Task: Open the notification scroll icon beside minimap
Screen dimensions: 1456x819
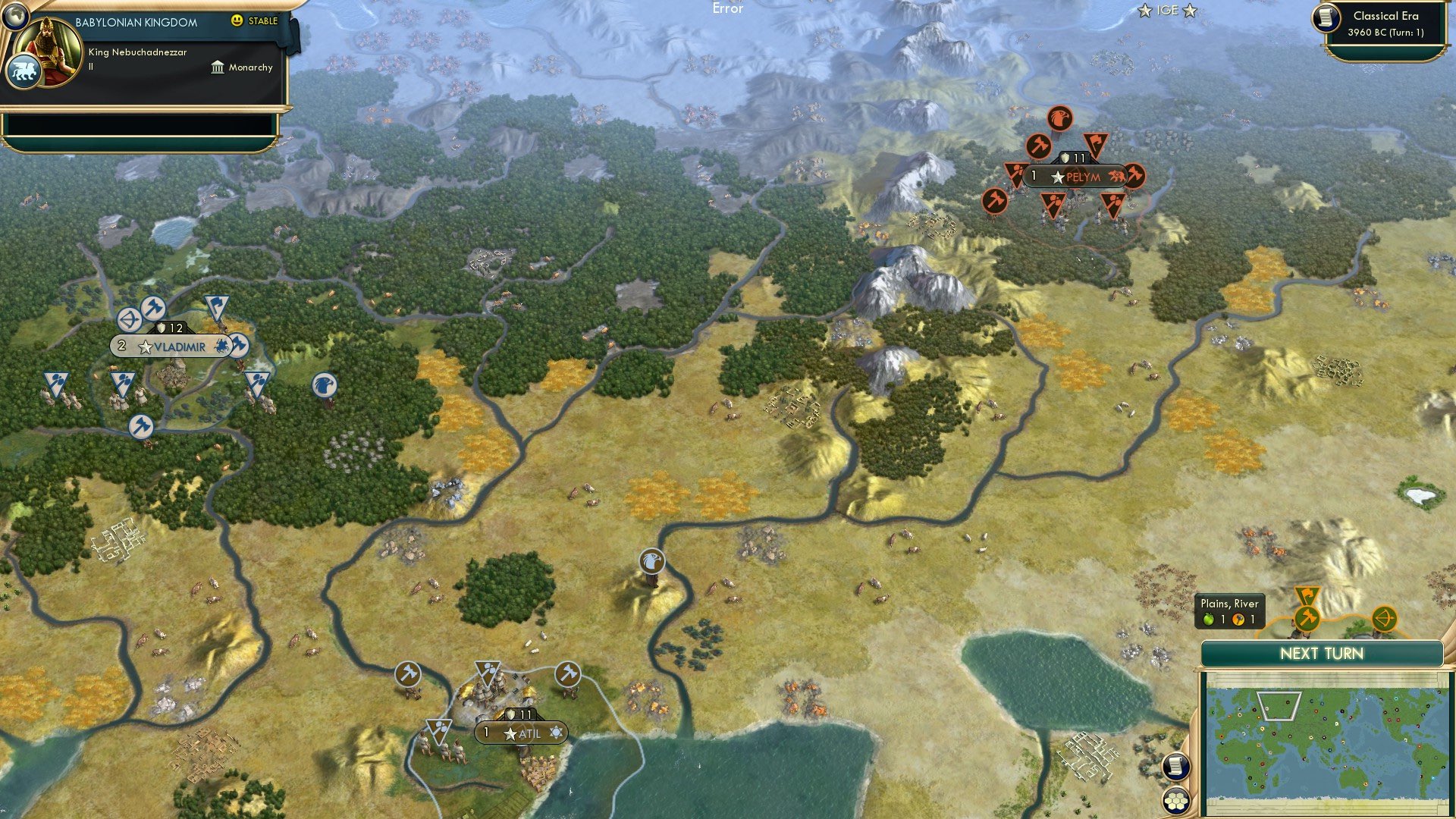Action: (x=1175, y=767)
